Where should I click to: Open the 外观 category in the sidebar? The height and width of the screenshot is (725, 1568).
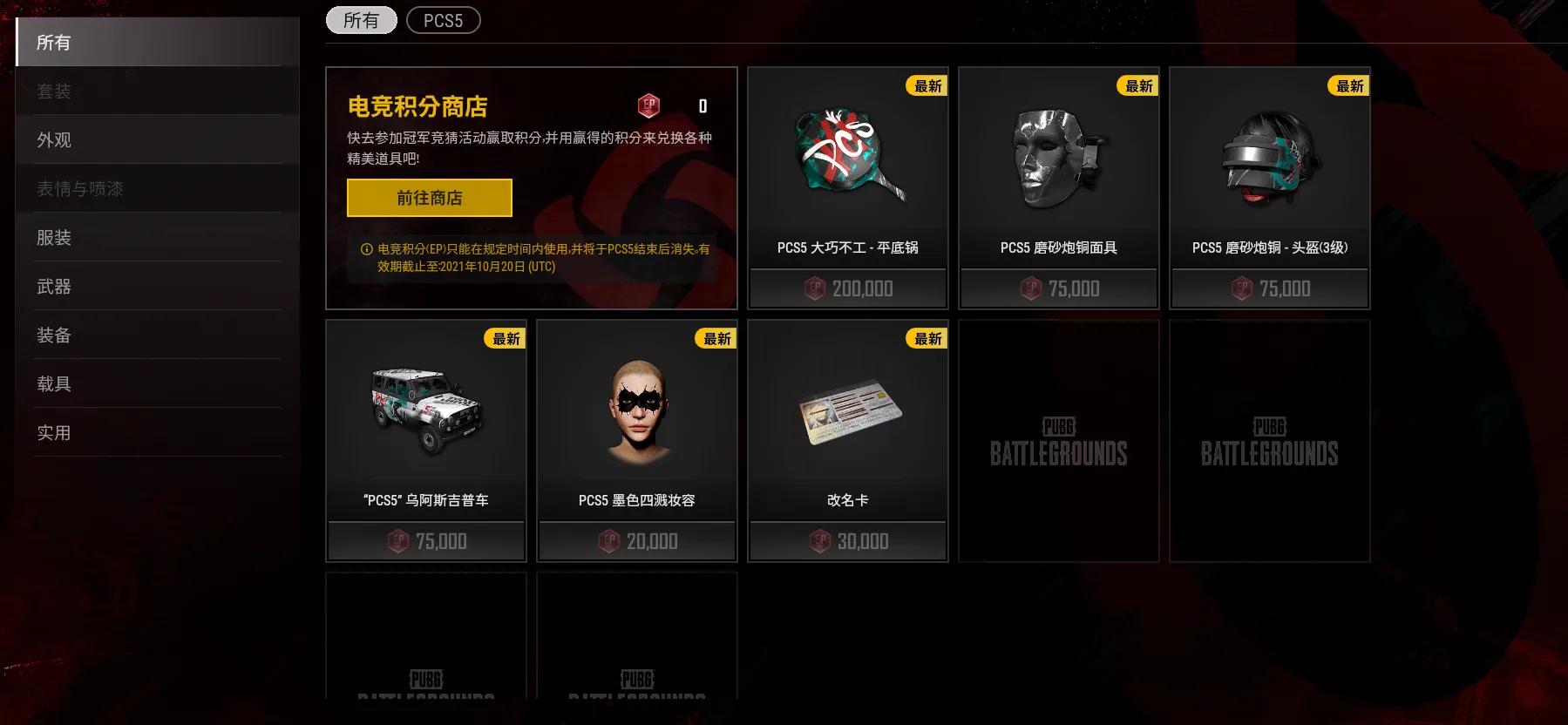(54, 139)
